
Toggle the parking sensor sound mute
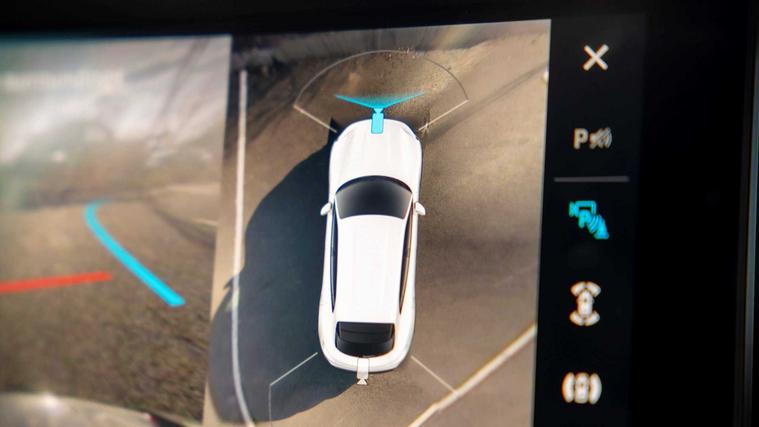(x=592, y=139)
